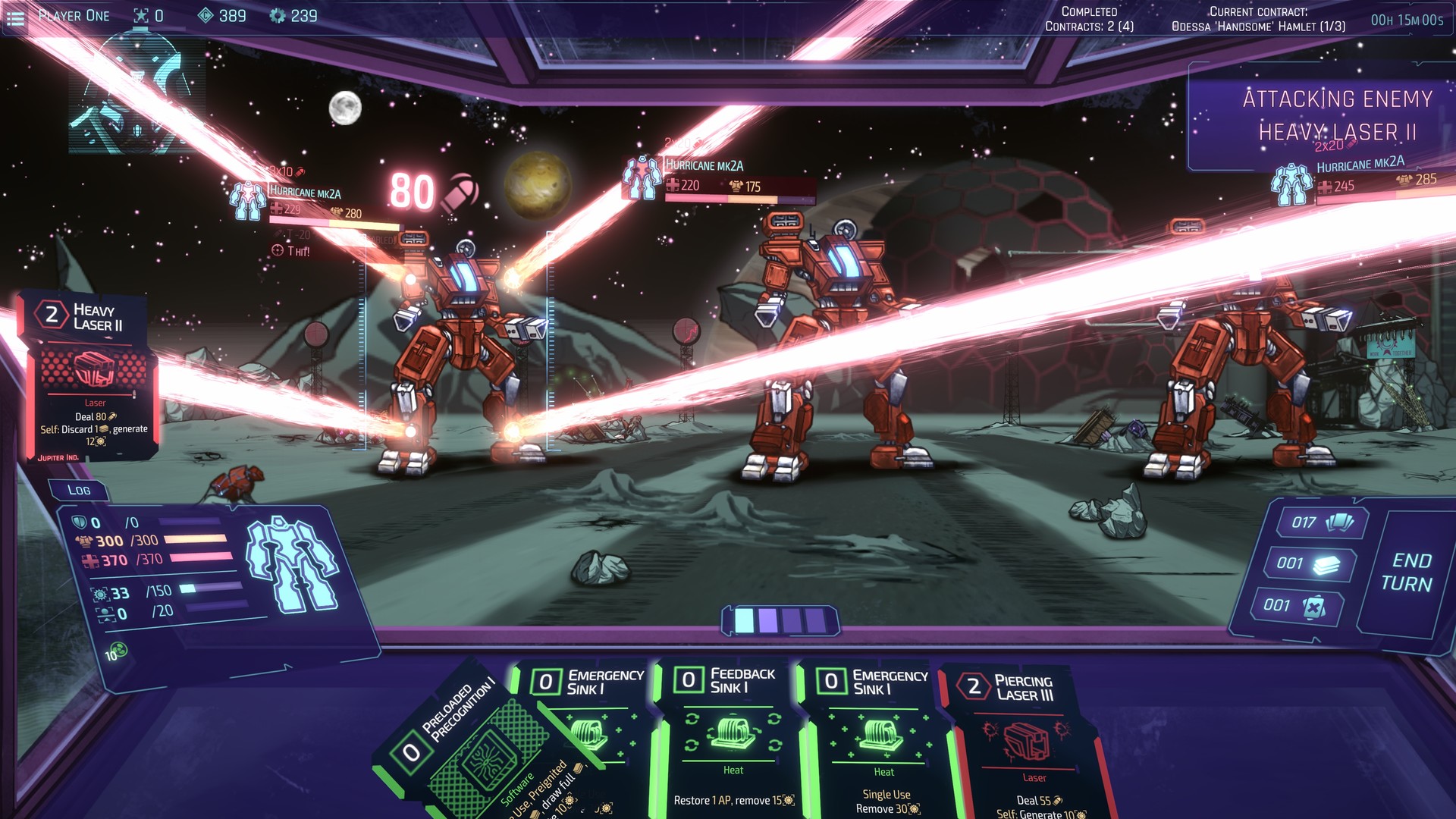This screenshot has width=1456, height=819.
Task: Expand the Log panel
Action: [80, 490]
